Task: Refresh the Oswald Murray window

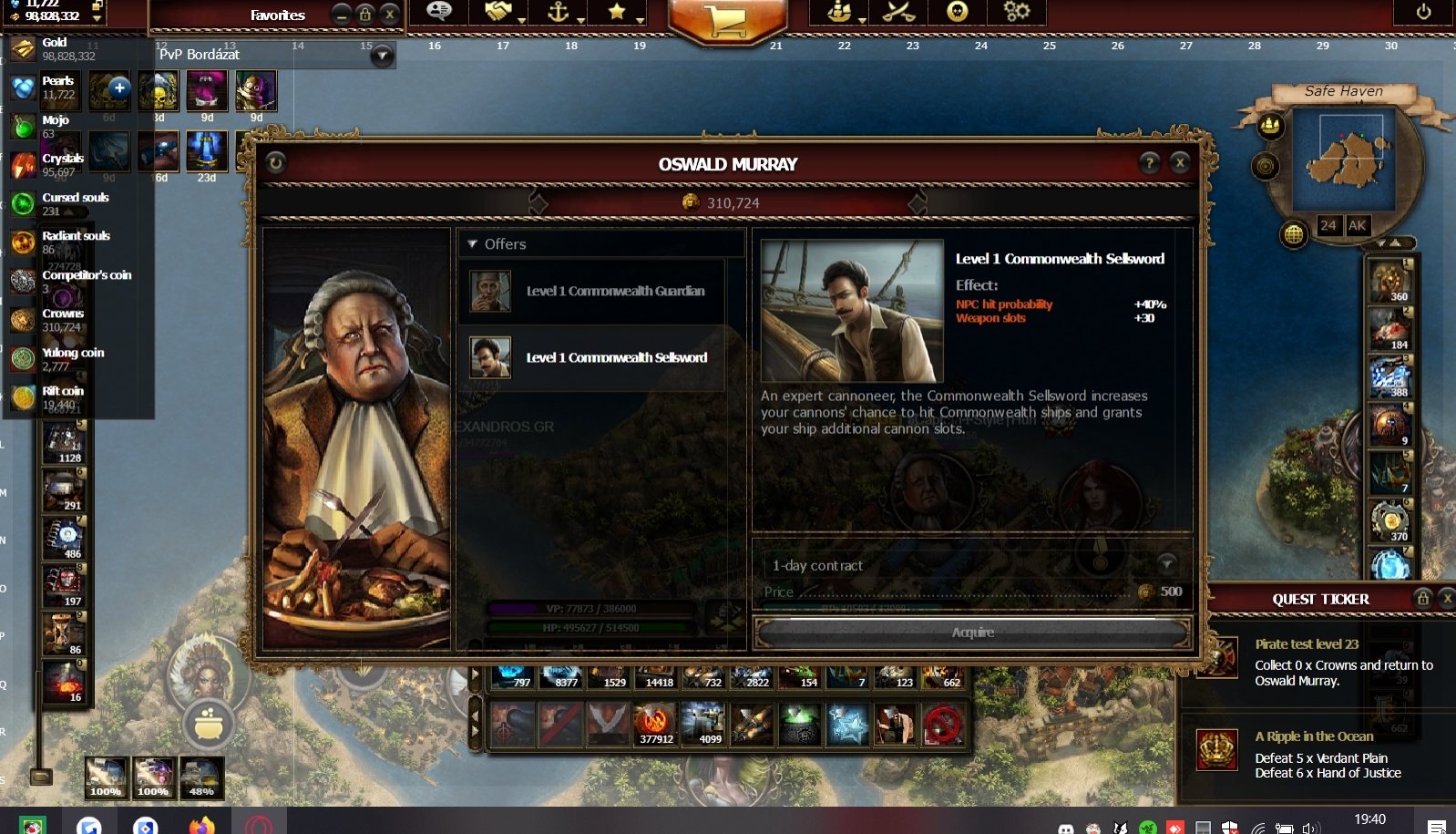Action: (276, 163)
